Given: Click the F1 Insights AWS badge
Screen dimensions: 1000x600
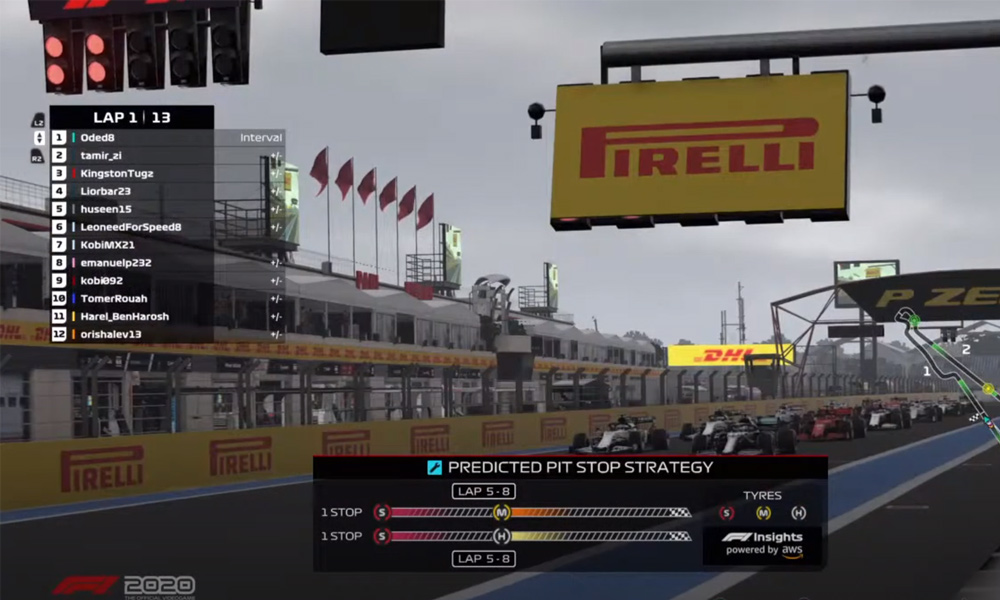Looking at the screenshot, I should tap(763, 544).
